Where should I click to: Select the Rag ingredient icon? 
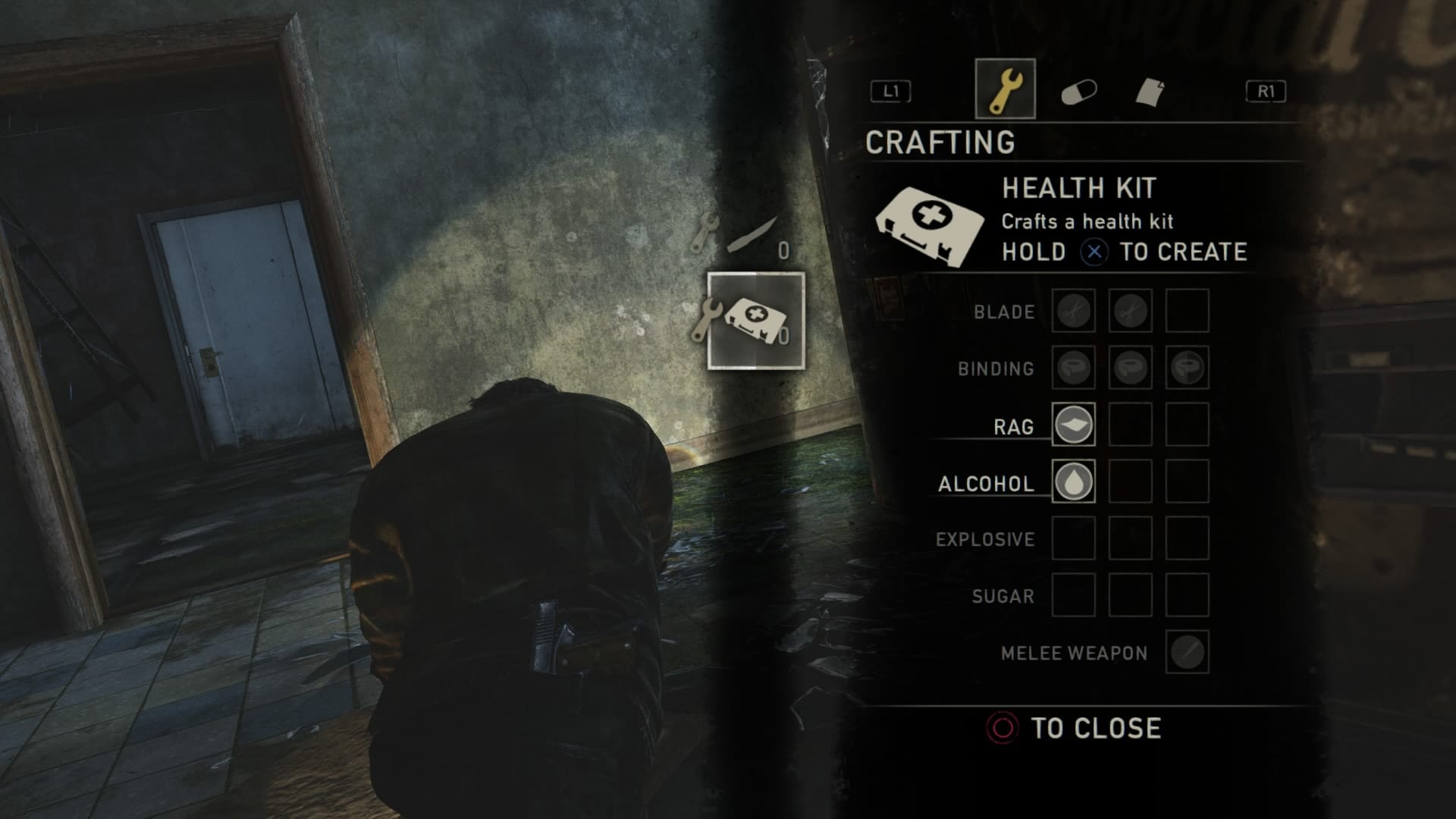click(x=1072, y=426)
